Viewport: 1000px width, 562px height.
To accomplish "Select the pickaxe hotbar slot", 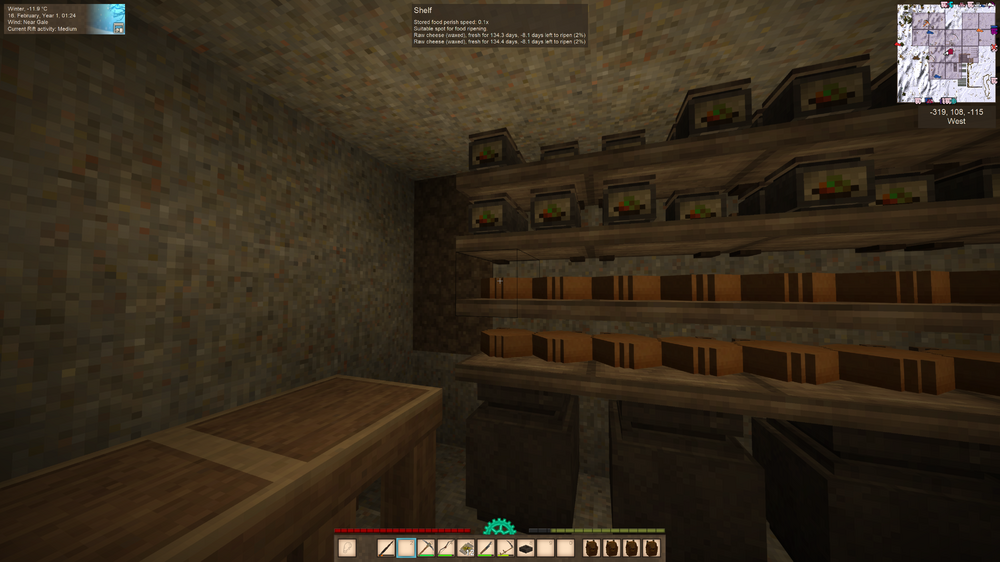I will (426, 548).
